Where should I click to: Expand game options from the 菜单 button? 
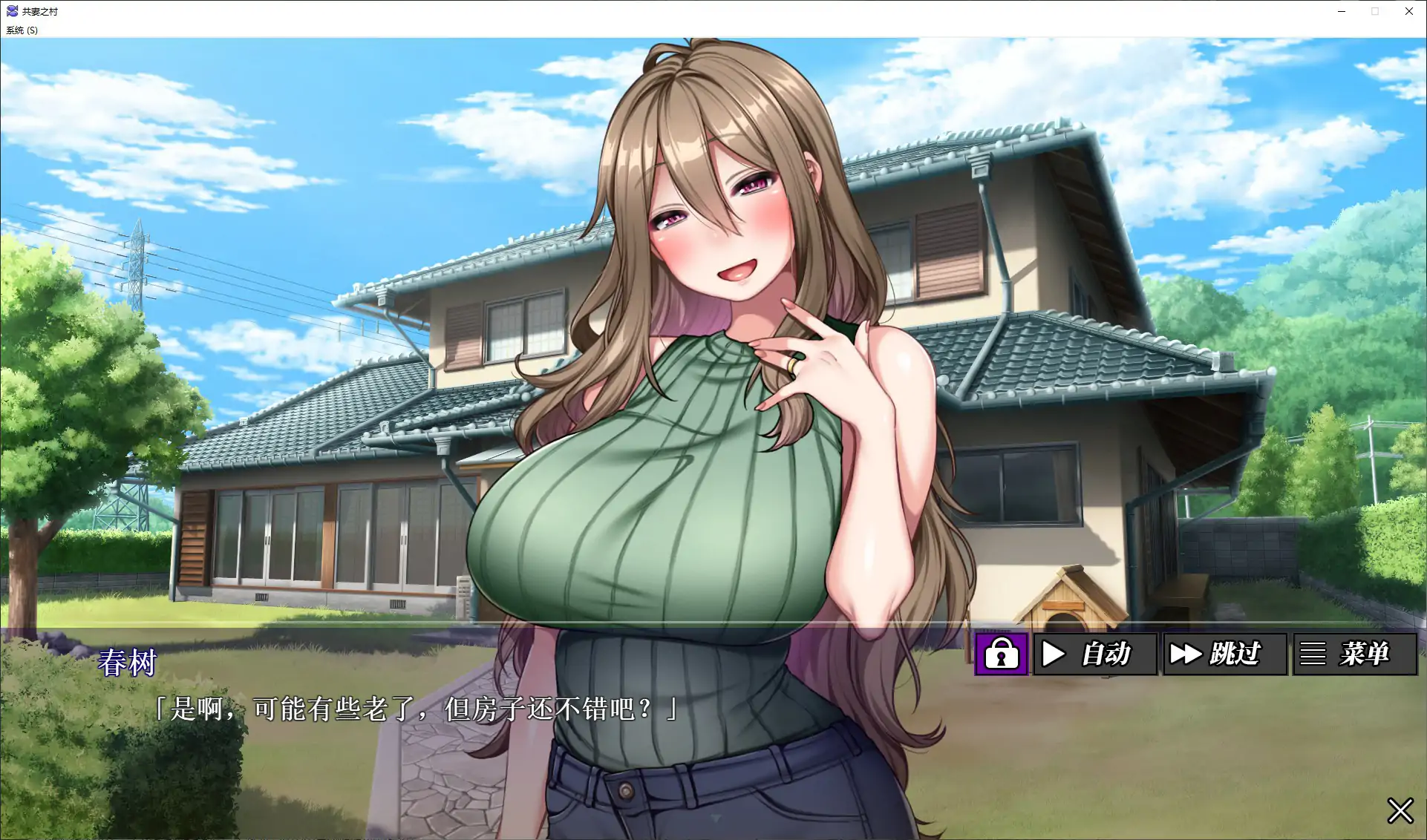1354,654
